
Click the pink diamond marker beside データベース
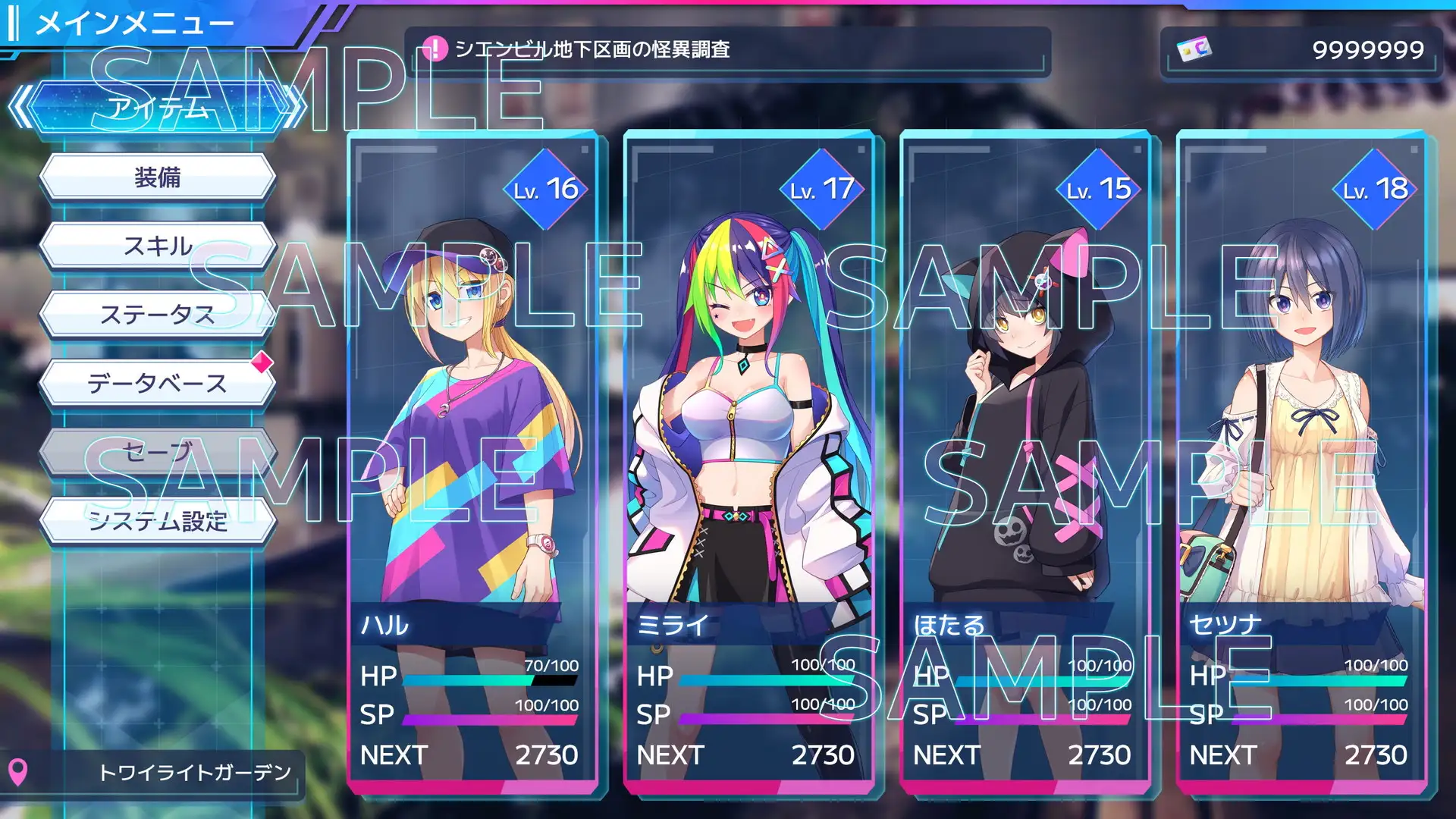[x=262, y=363]
